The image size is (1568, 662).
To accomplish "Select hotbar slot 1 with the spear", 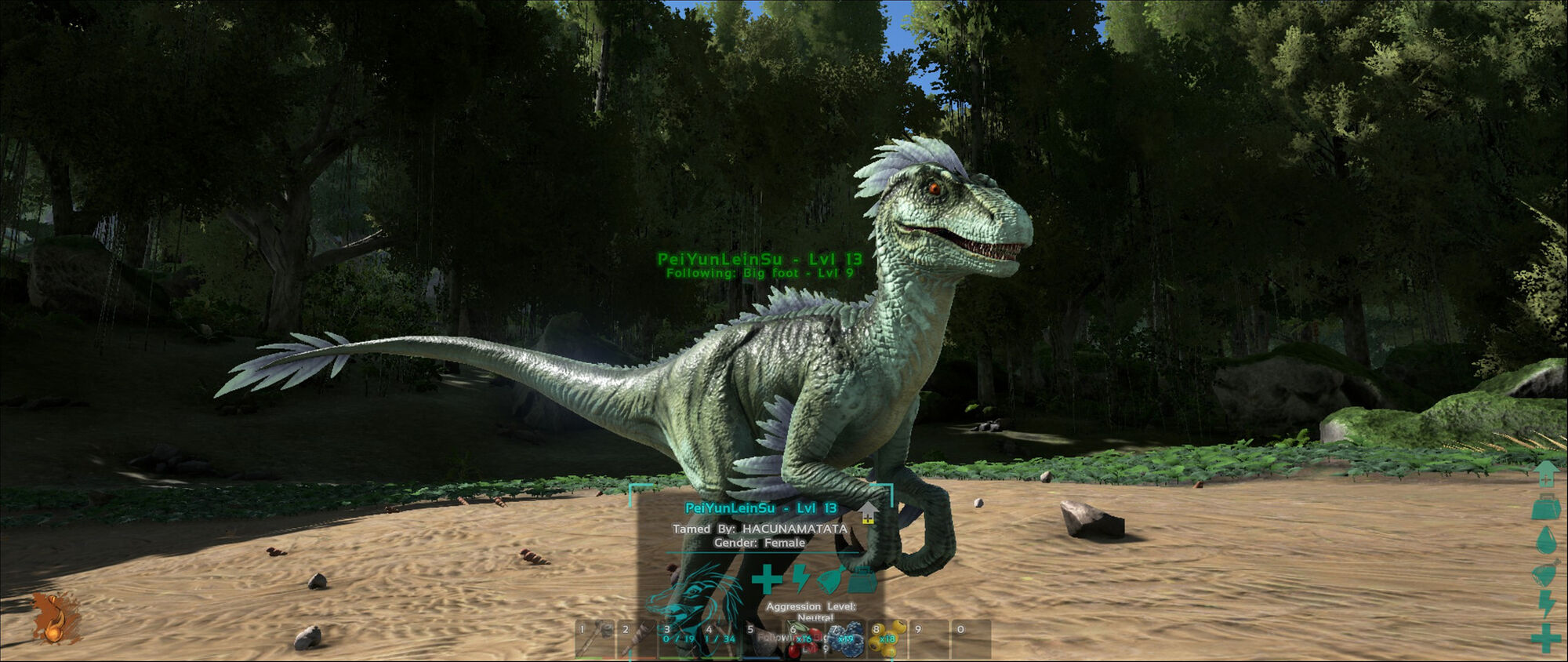I will click(593, 642).
